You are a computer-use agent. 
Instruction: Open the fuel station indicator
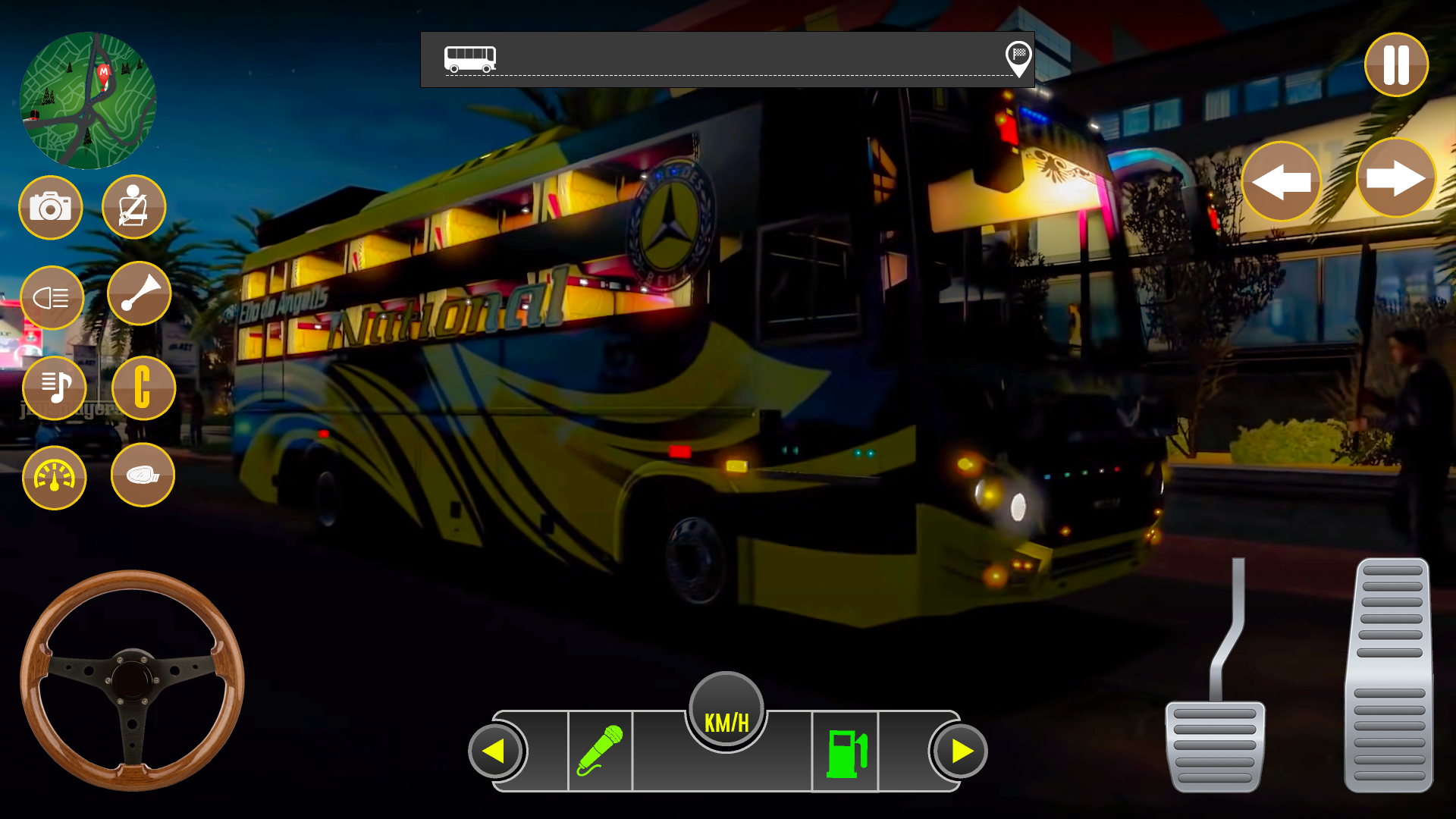click(x=847, y=753)
